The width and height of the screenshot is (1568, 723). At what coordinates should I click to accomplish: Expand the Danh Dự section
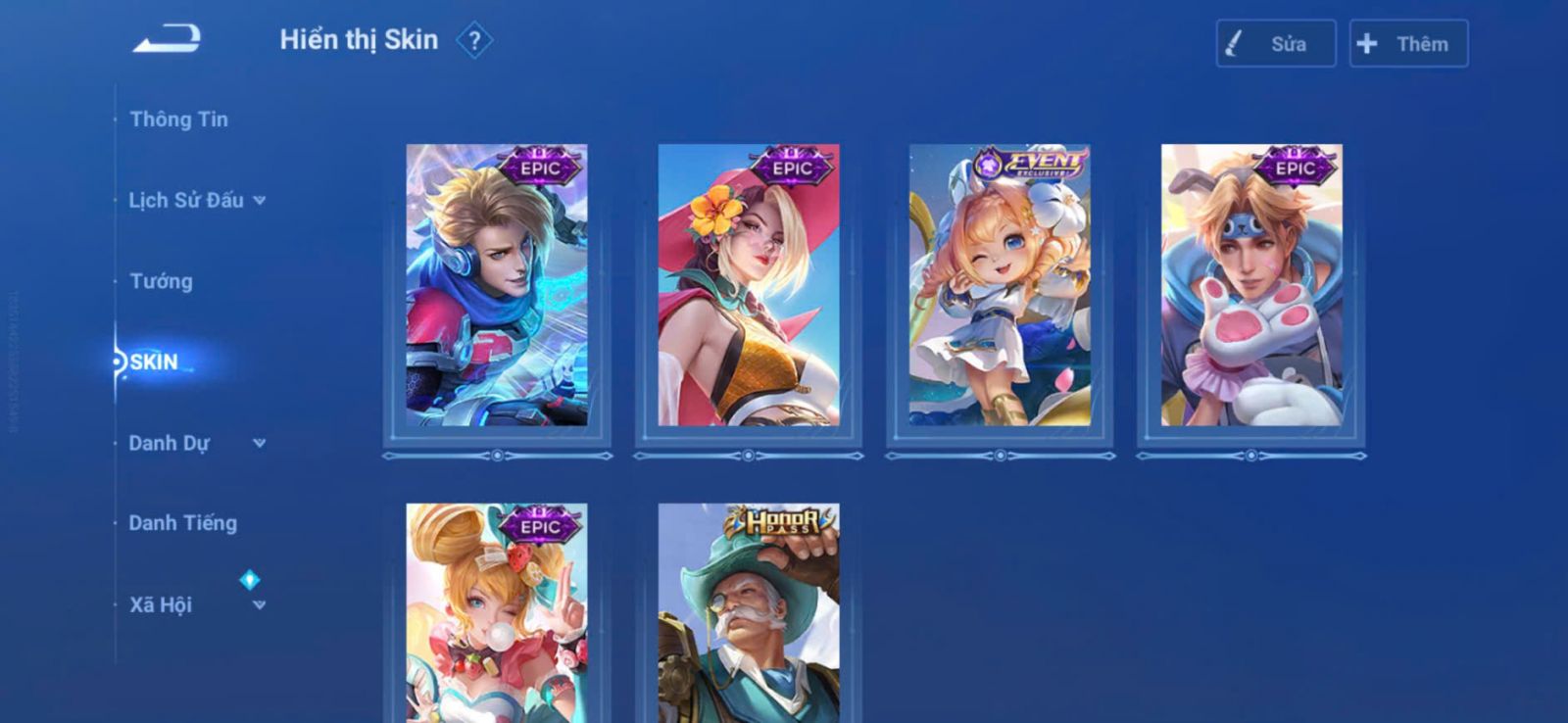pos(196,444)
